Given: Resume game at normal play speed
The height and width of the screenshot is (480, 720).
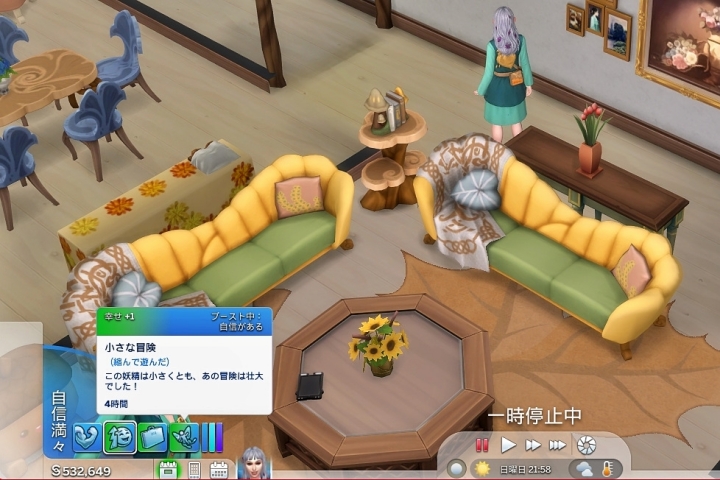Looking at the screenshot, I should (508, 445).
